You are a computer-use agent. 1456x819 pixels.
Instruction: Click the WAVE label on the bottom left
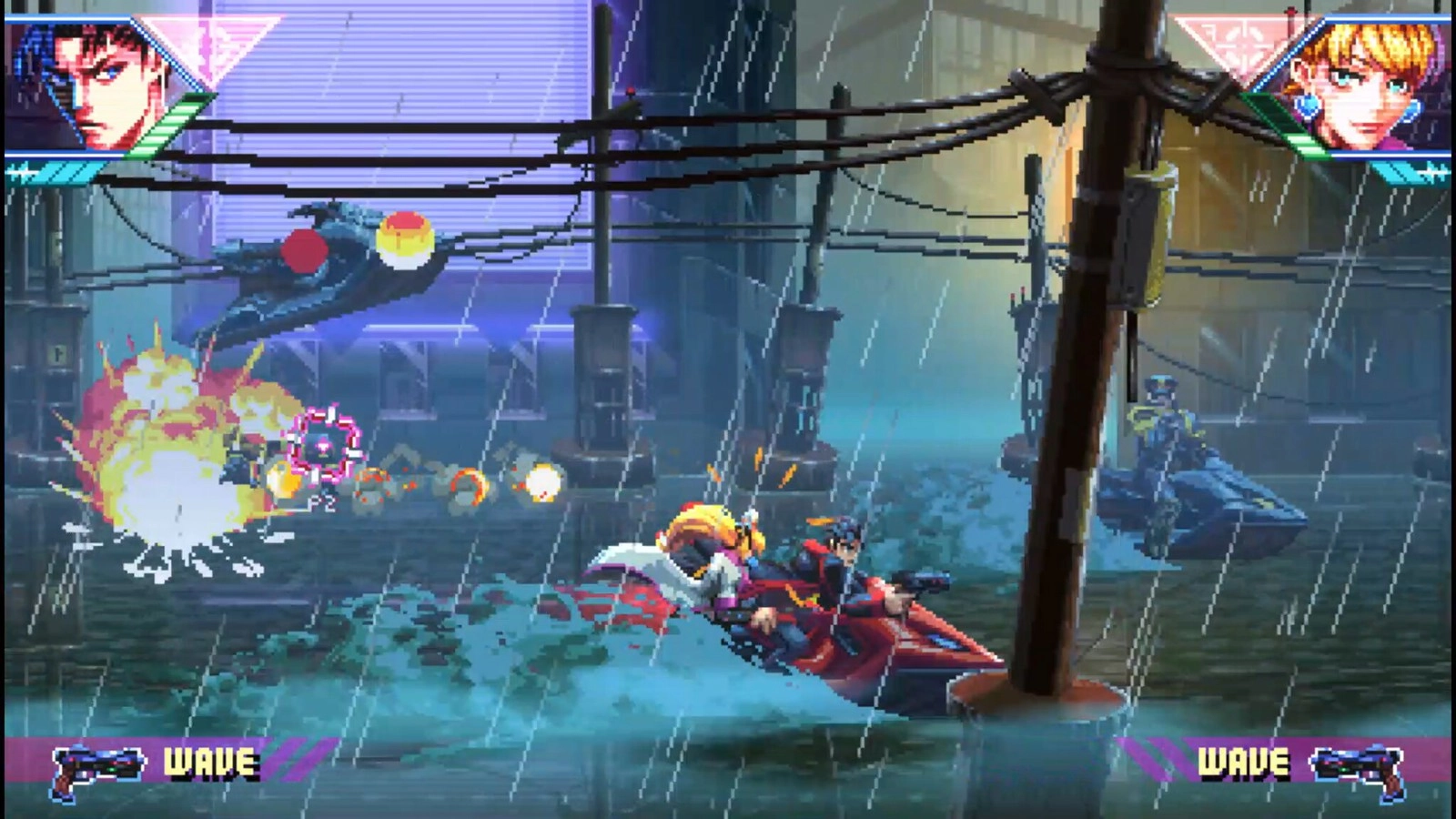click(209, 761)
